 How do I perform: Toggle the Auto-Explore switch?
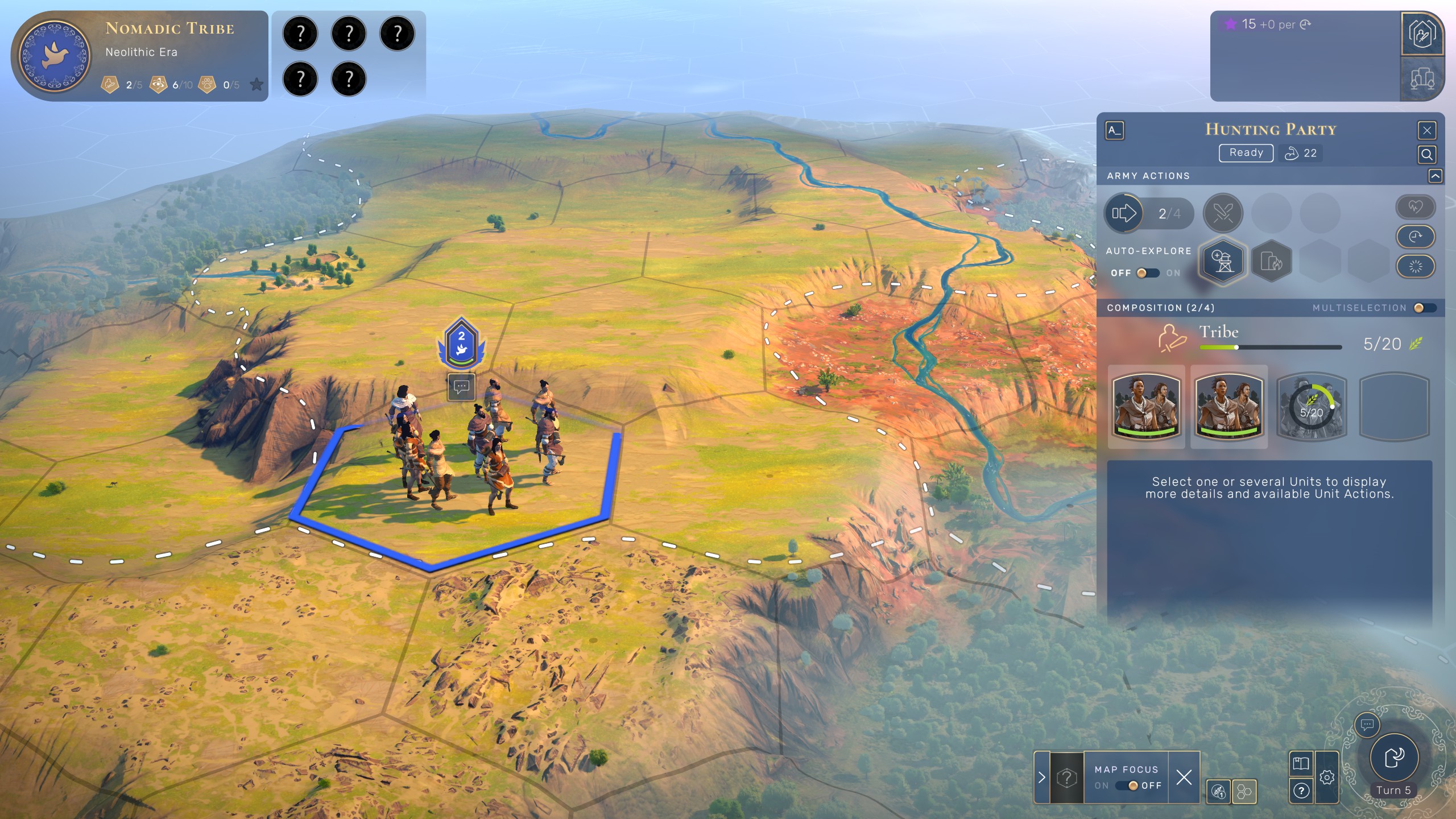[x=1147, y=273]
